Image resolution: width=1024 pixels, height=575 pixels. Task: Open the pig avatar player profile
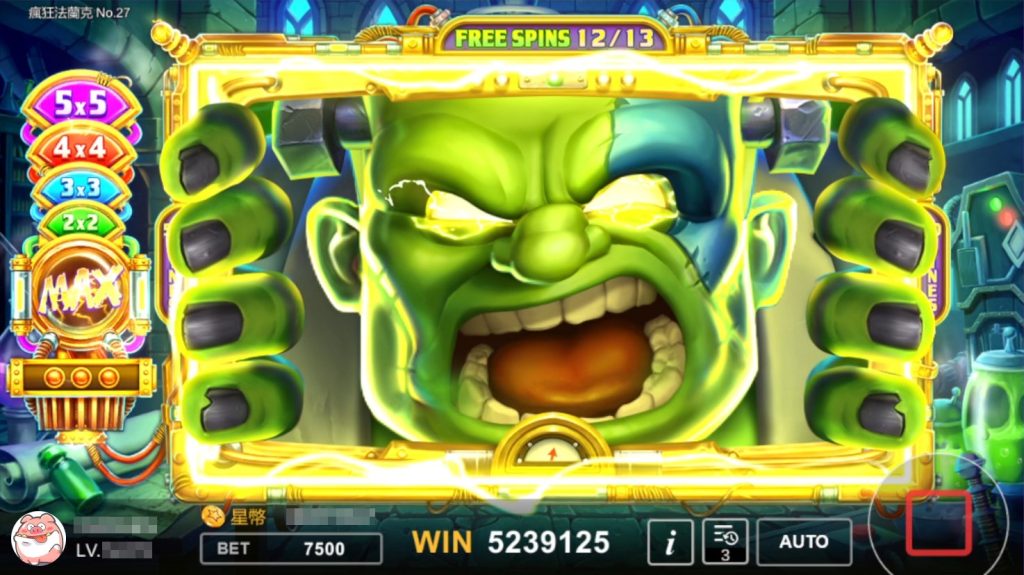coord(38,537)
